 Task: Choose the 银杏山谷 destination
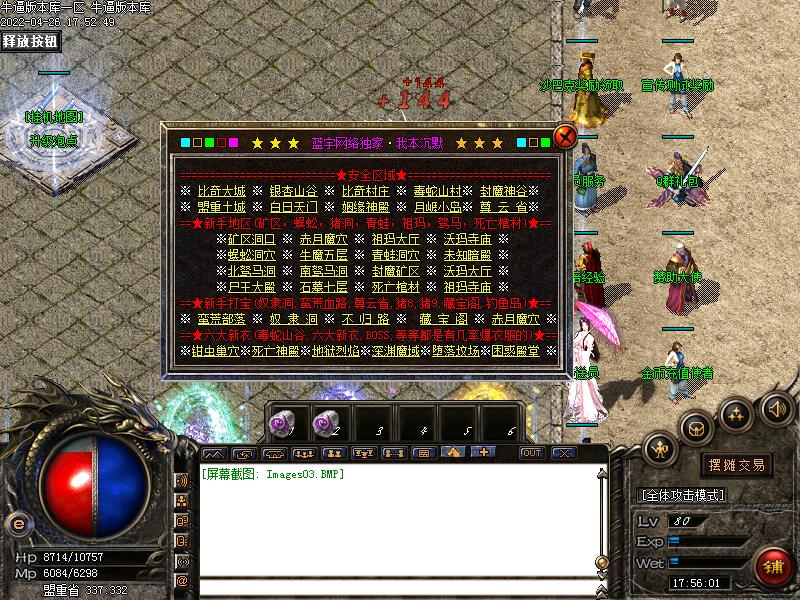click(x=292, y=191)
